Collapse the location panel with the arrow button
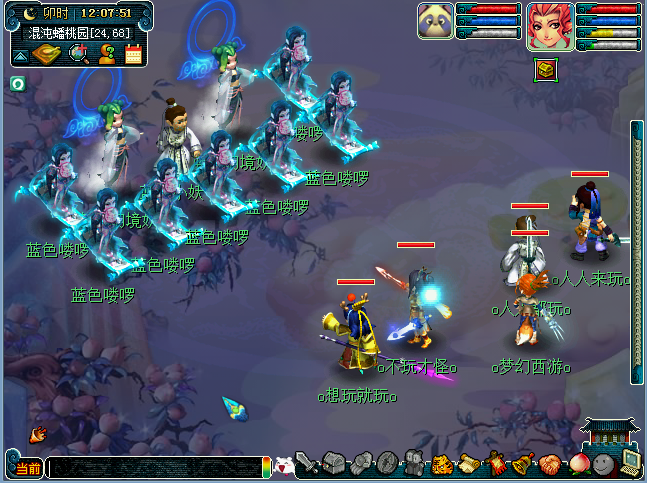 (20, 56)
